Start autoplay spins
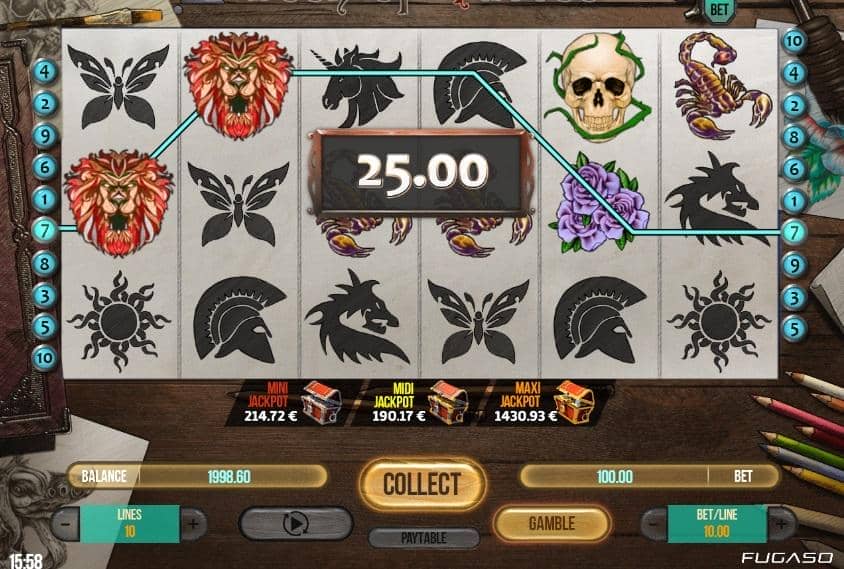 (296, 523)
